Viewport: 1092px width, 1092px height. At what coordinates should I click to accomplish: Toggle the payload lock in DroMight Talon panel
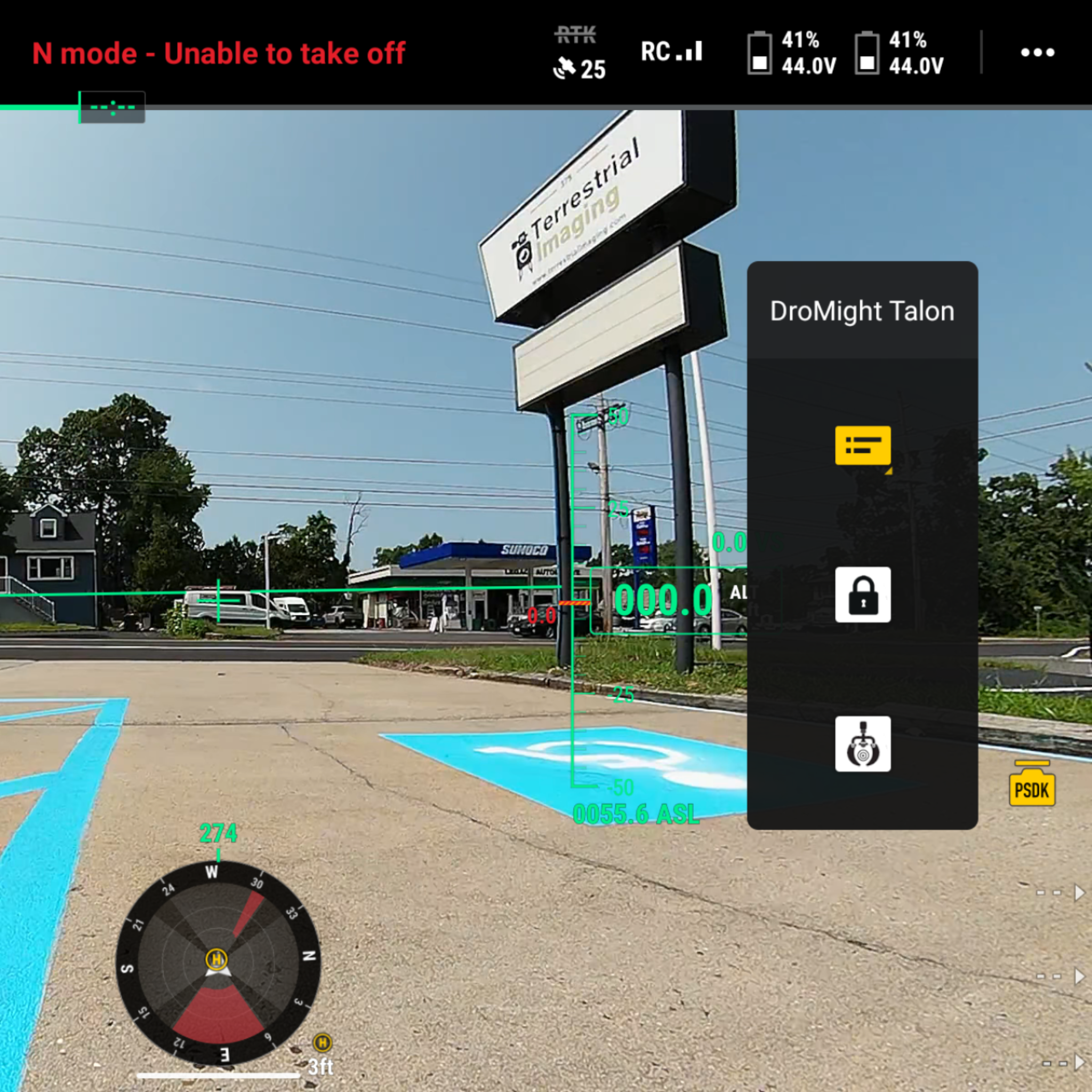863,596
